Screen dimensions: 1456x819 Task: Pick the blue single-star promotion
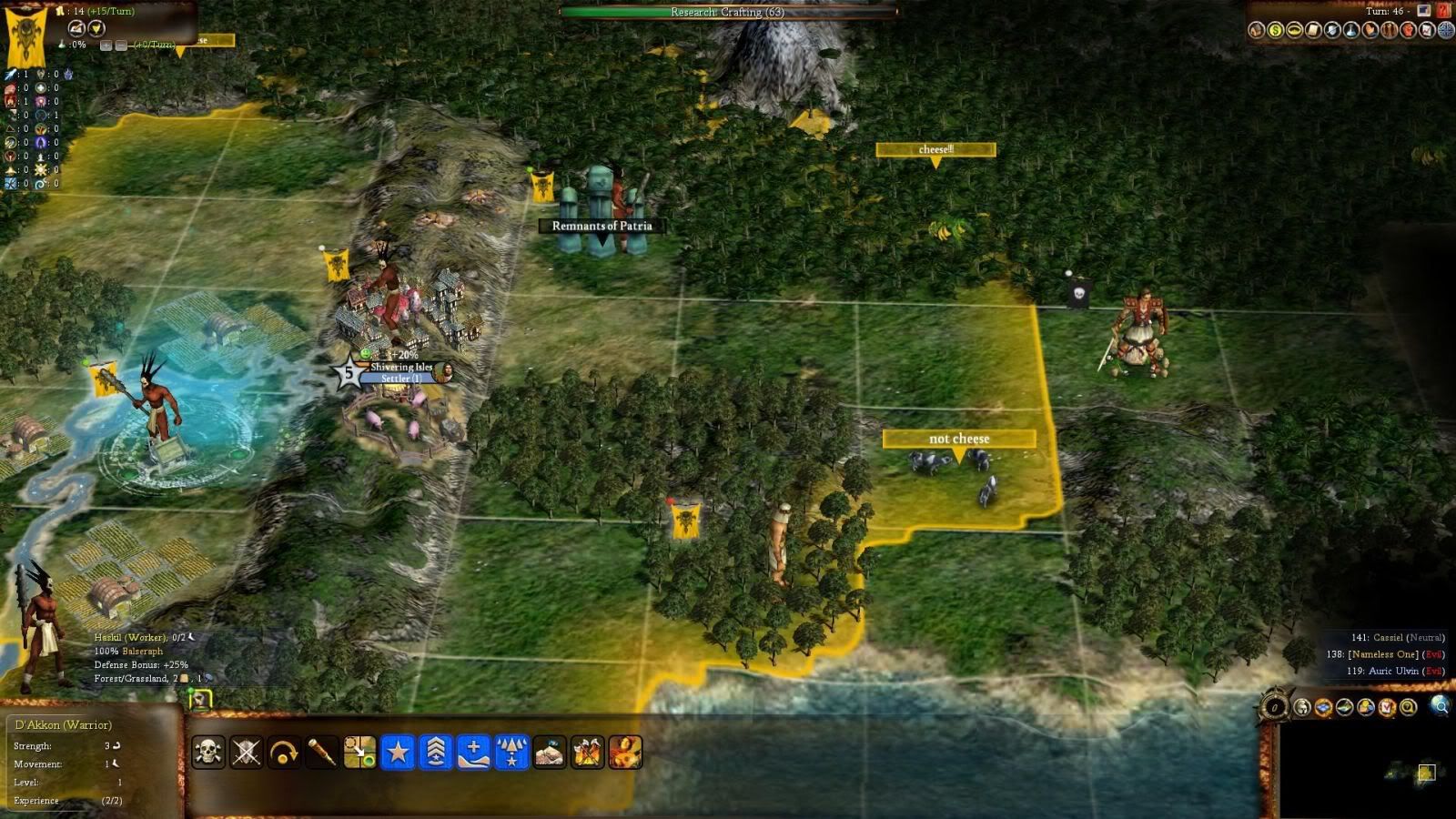pyautogui.click(x=398, y=753)
